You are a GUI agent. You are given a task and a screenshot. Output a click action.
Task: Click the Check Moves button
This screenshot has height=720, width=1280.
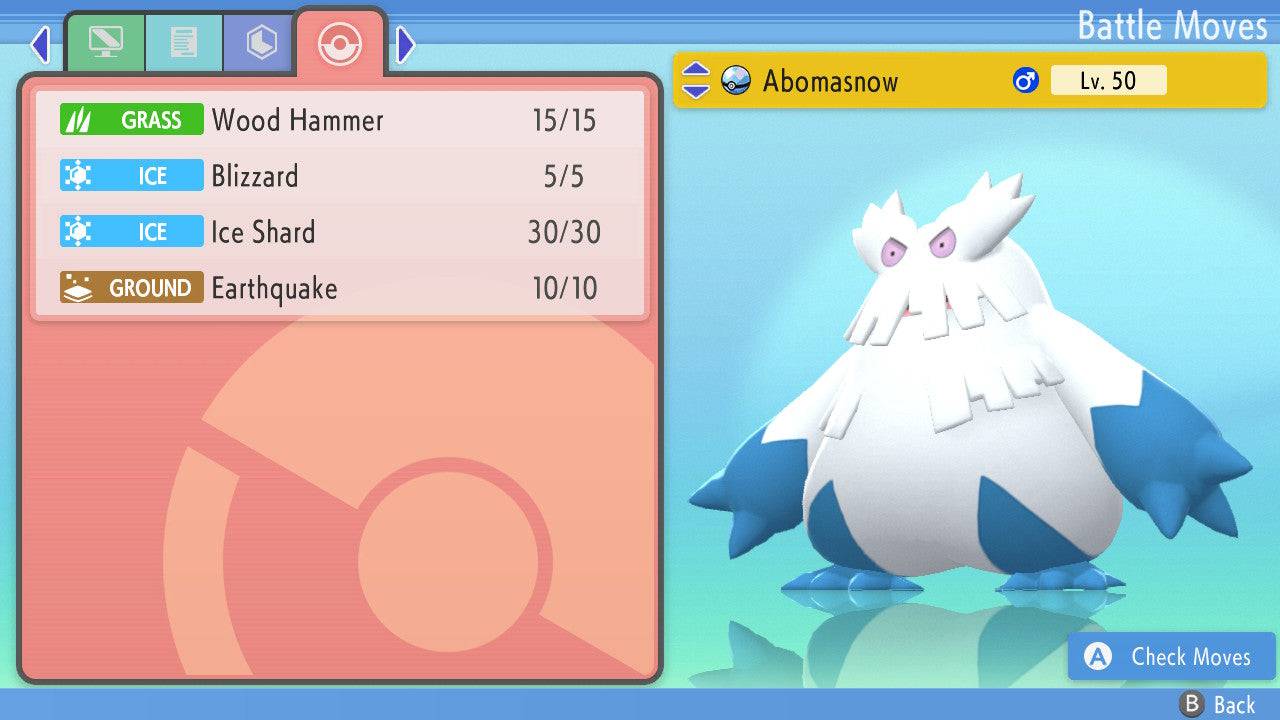pyautogui.click(x=1171, y=656)
